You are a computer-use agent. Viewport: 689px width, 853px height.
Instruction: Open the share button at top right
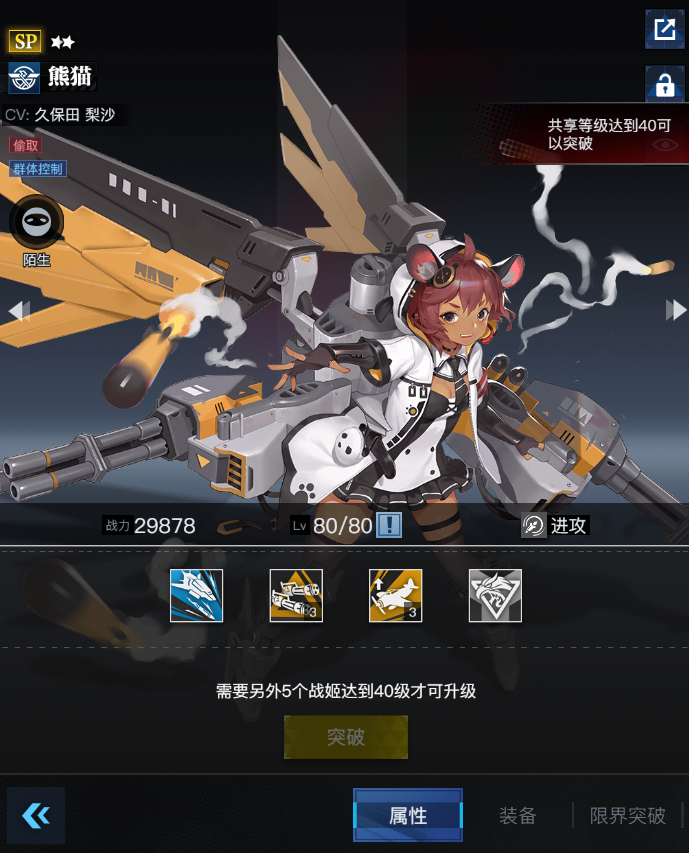(x=664, y=28)
